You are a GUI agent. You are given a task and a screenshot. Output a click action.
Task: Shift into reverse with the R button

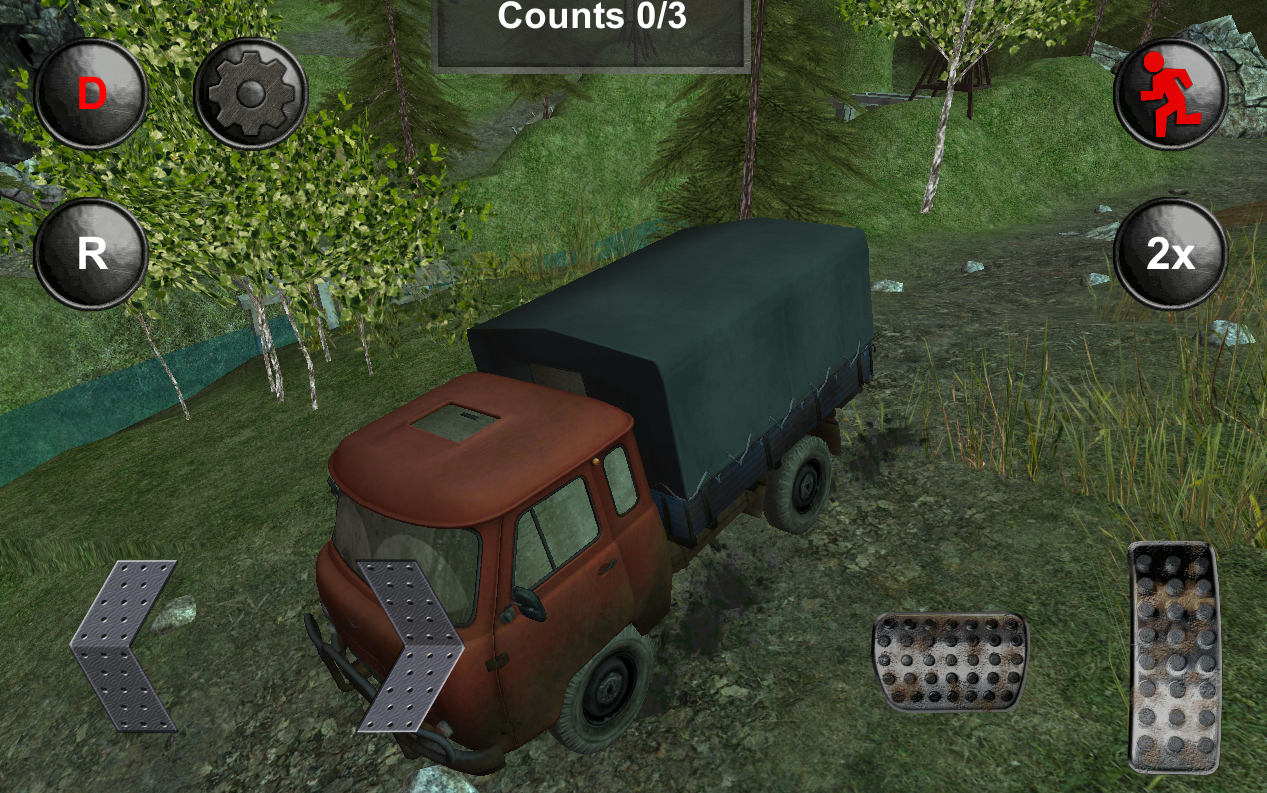click(x=91, y=254)
